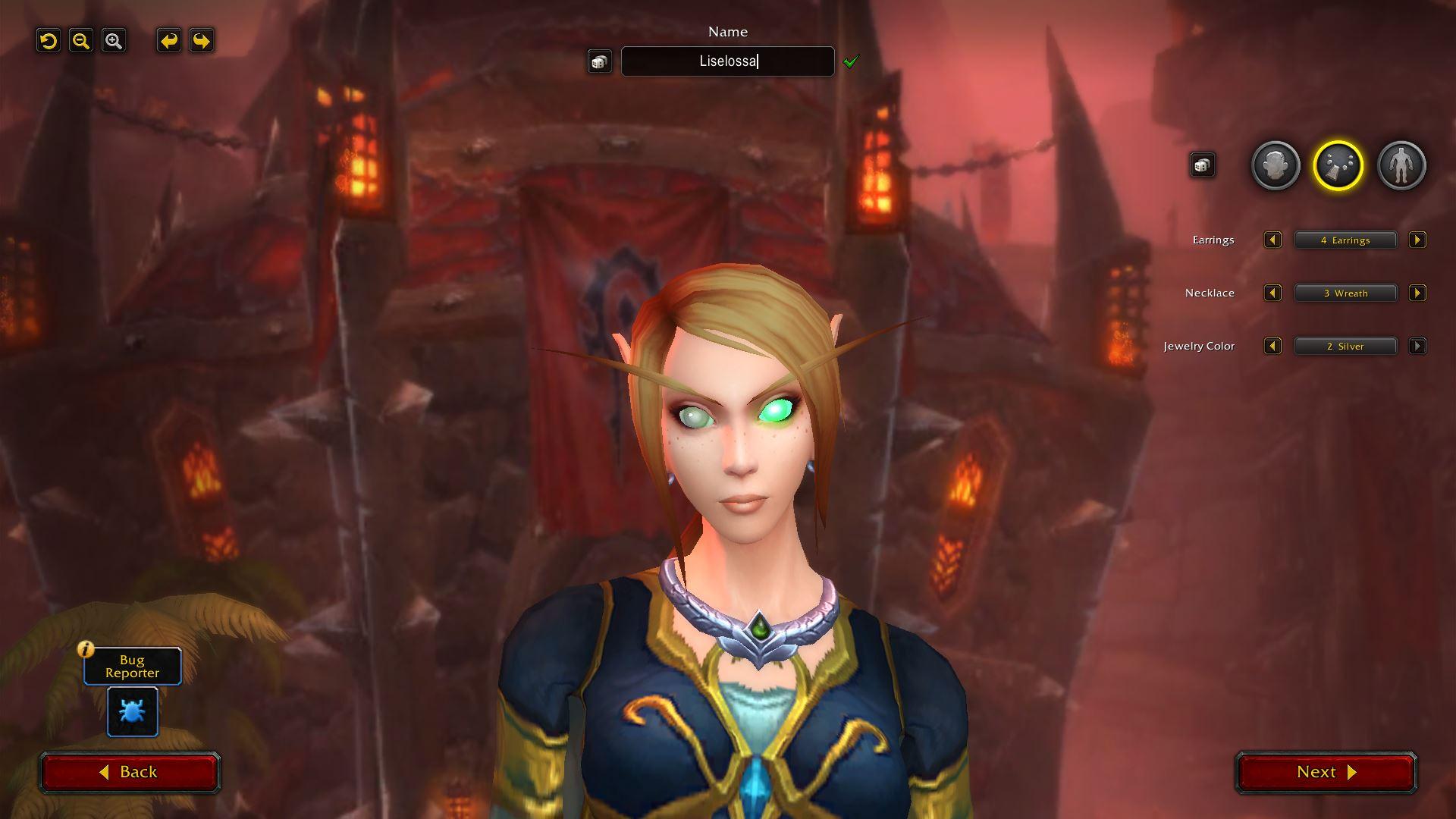Reset the camera with the rotate-arrow button

click(49, 41)
